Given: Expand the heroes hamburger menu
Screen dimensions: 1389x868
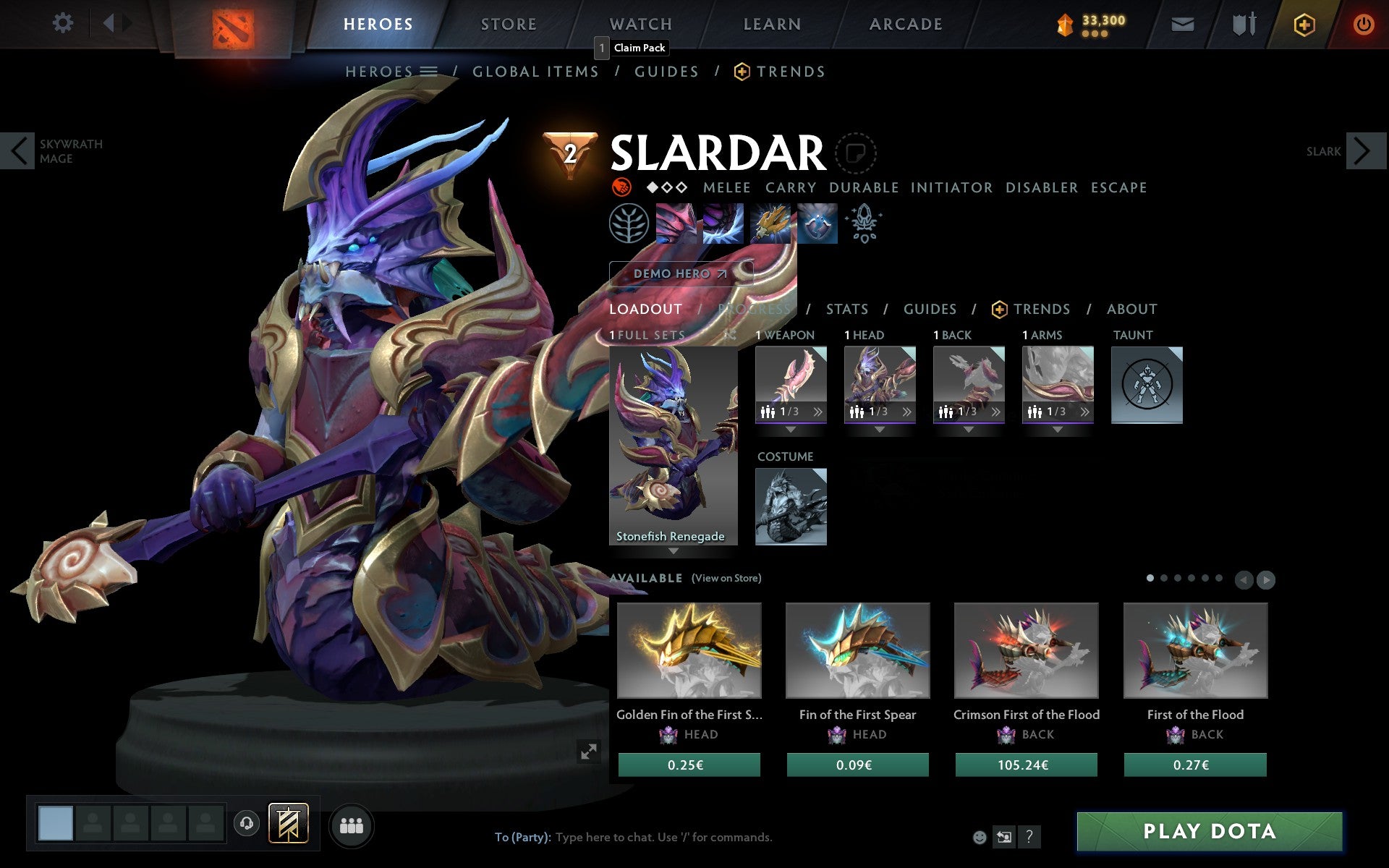Looking at the screenshot, I should point(430,71).
